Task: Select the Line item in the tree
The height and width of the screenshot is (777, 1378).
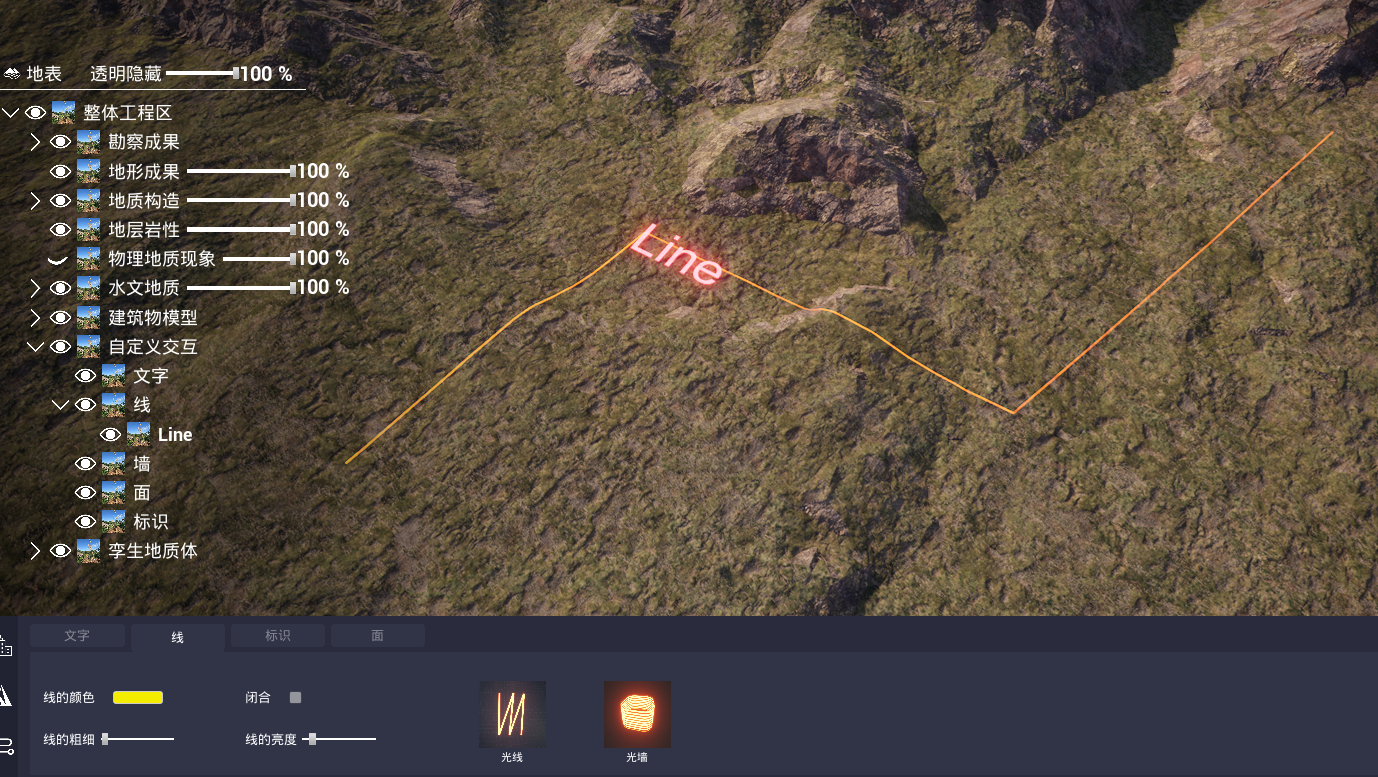Action: 175,435
